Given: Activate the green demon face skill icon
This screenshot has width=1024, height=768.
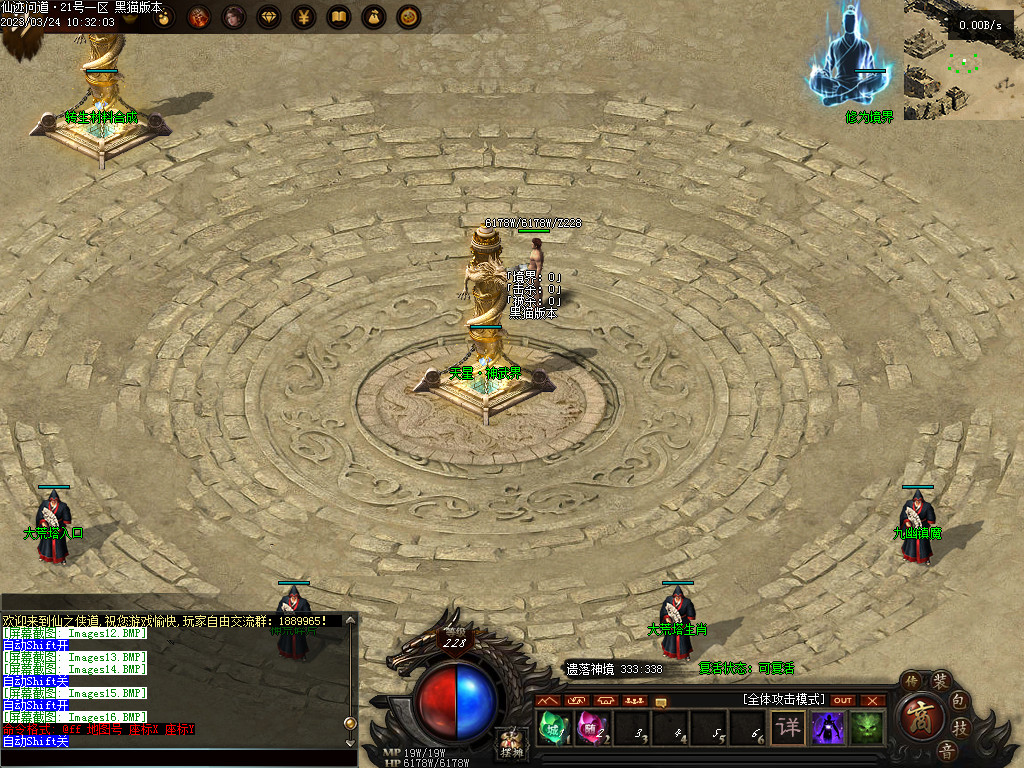Looking at the screenshot, I should click(868, 727).
